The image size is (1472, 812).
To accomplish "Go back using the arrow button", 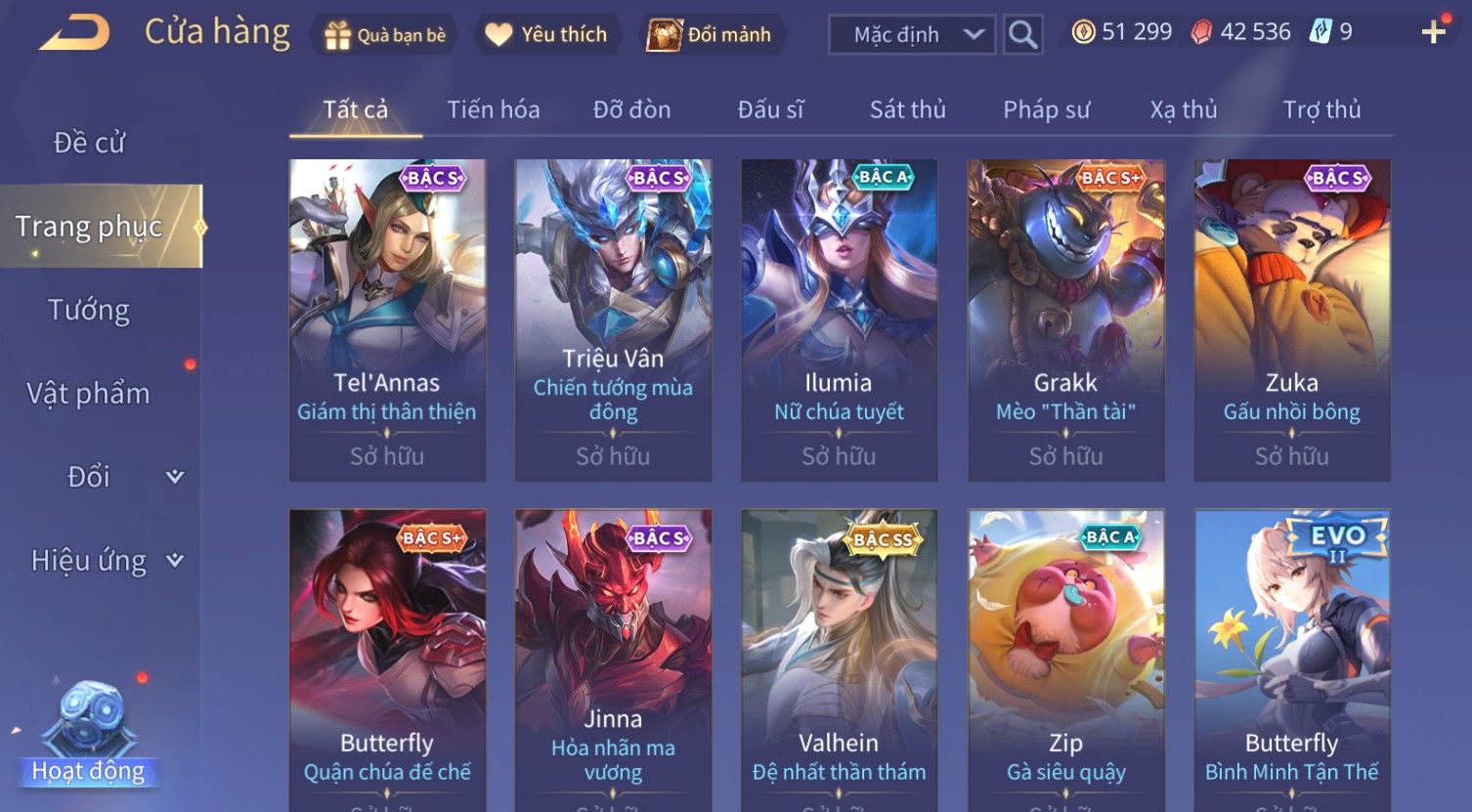I will tap(73, 33).
